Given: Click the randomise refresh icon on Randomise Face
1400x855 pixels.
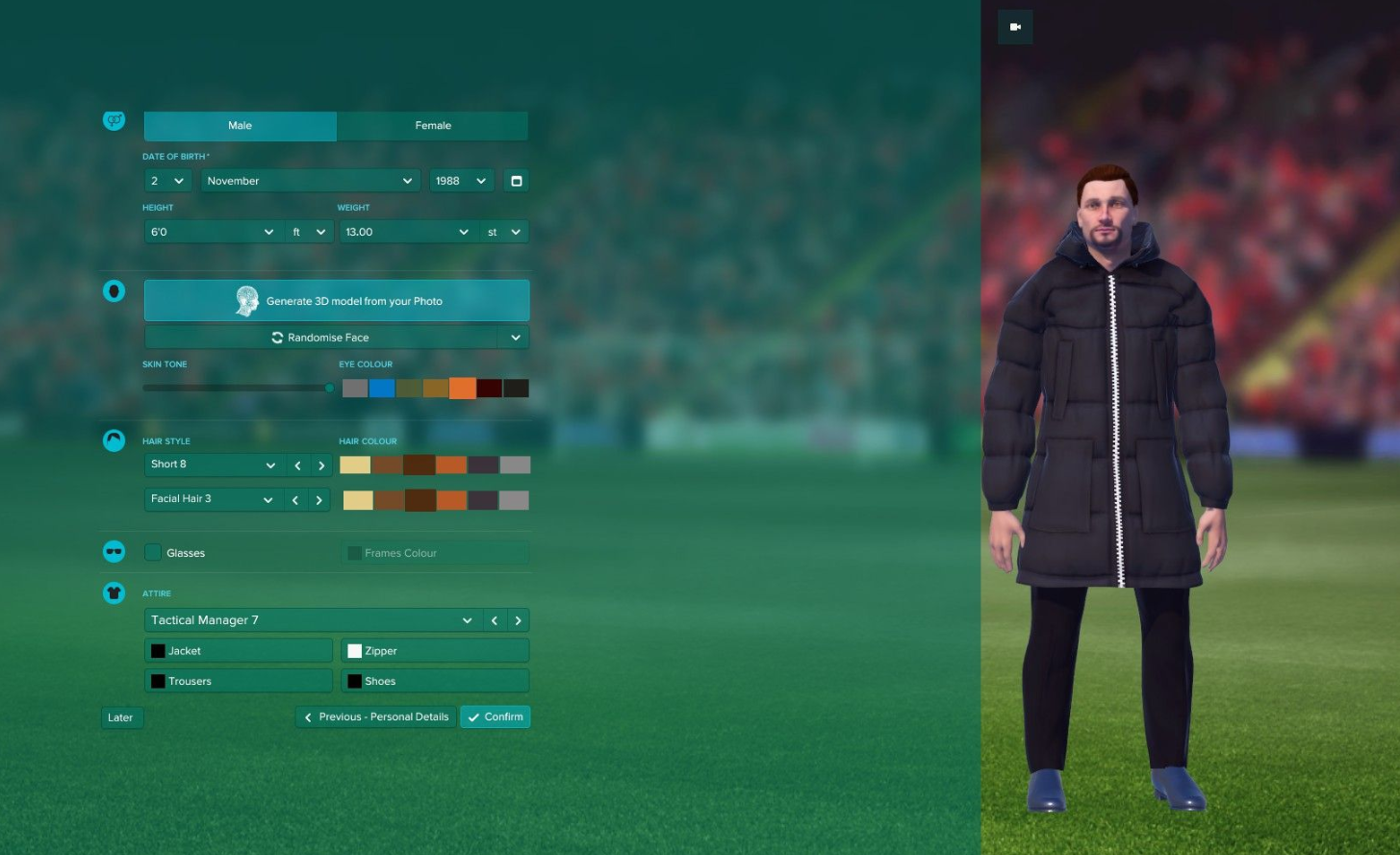Looking at the screenshot, I should click(x=276, y=337).
